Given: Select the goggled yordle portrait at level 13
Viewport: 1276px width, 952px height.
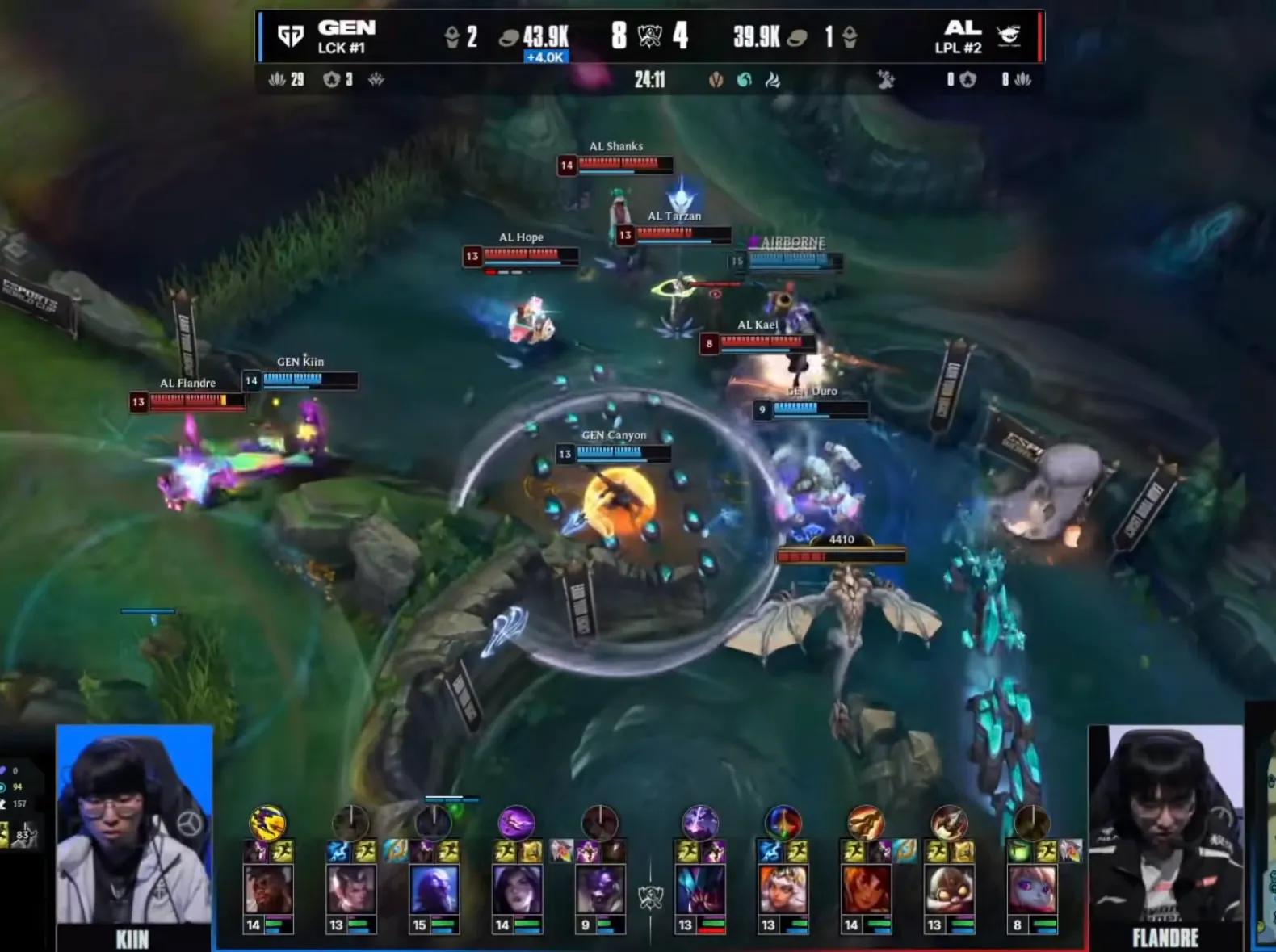Looking at the screenshot, I should 948,891.
